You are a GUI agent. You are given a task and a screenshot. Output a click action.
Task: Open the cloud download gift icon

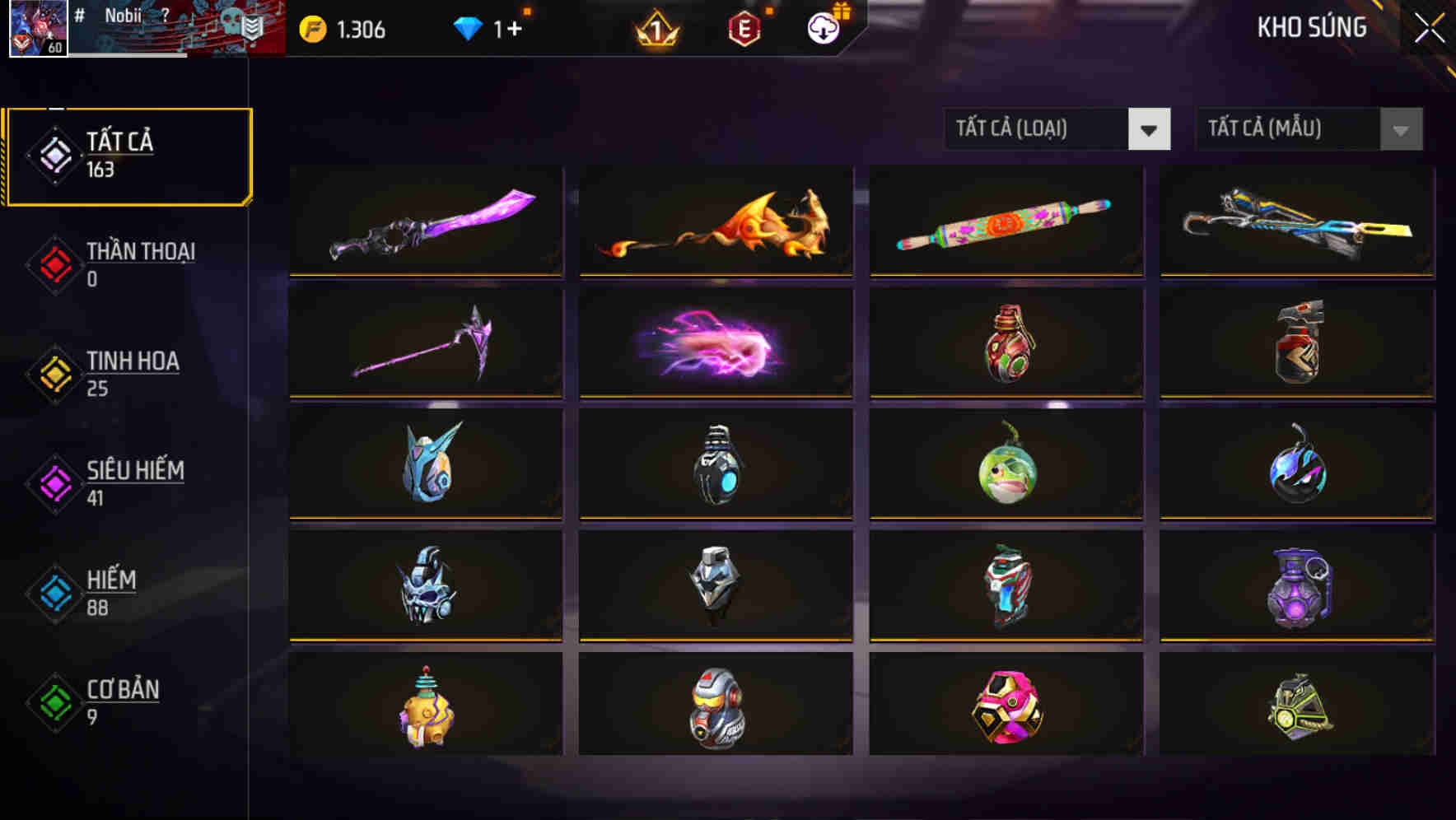[822, 31]
